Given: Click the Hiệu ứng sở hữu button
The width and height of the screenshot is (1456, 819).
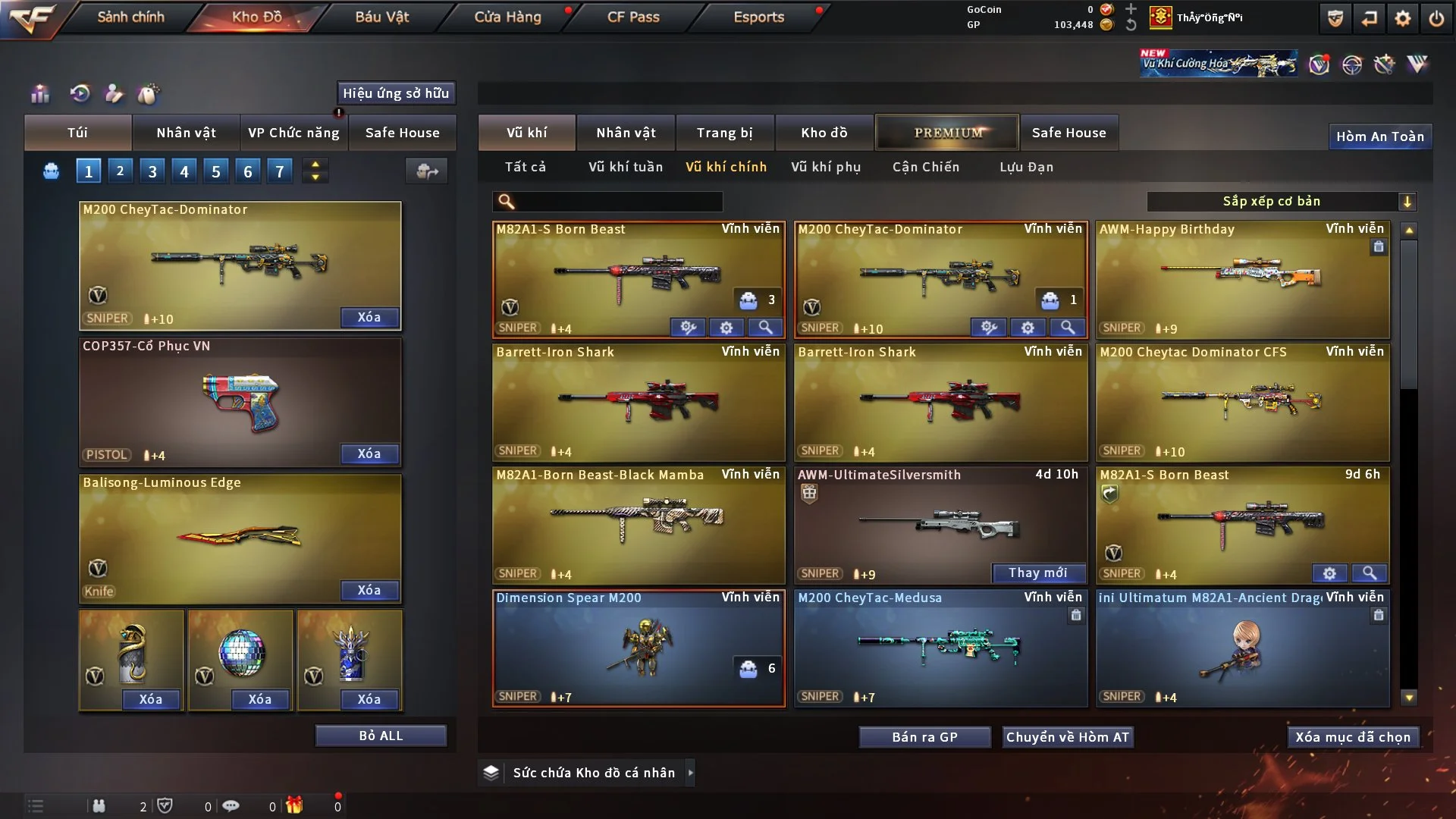Looking at the screenshot, I should coord(396,93).
